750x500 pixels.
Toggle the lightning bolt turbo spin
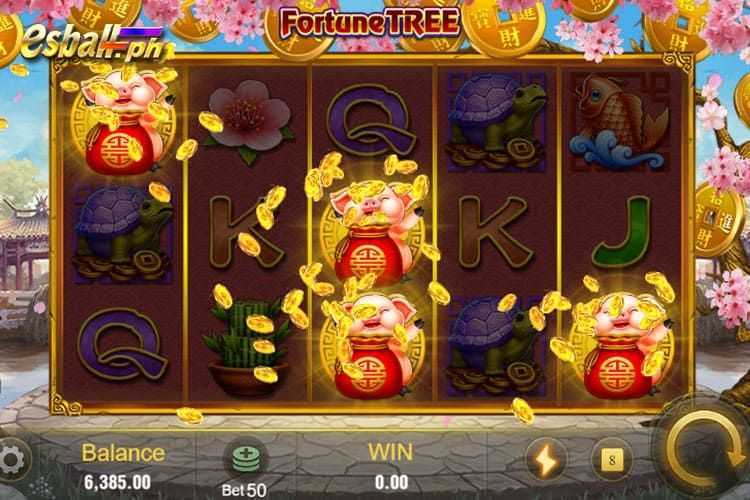click(x=547, y=460)
